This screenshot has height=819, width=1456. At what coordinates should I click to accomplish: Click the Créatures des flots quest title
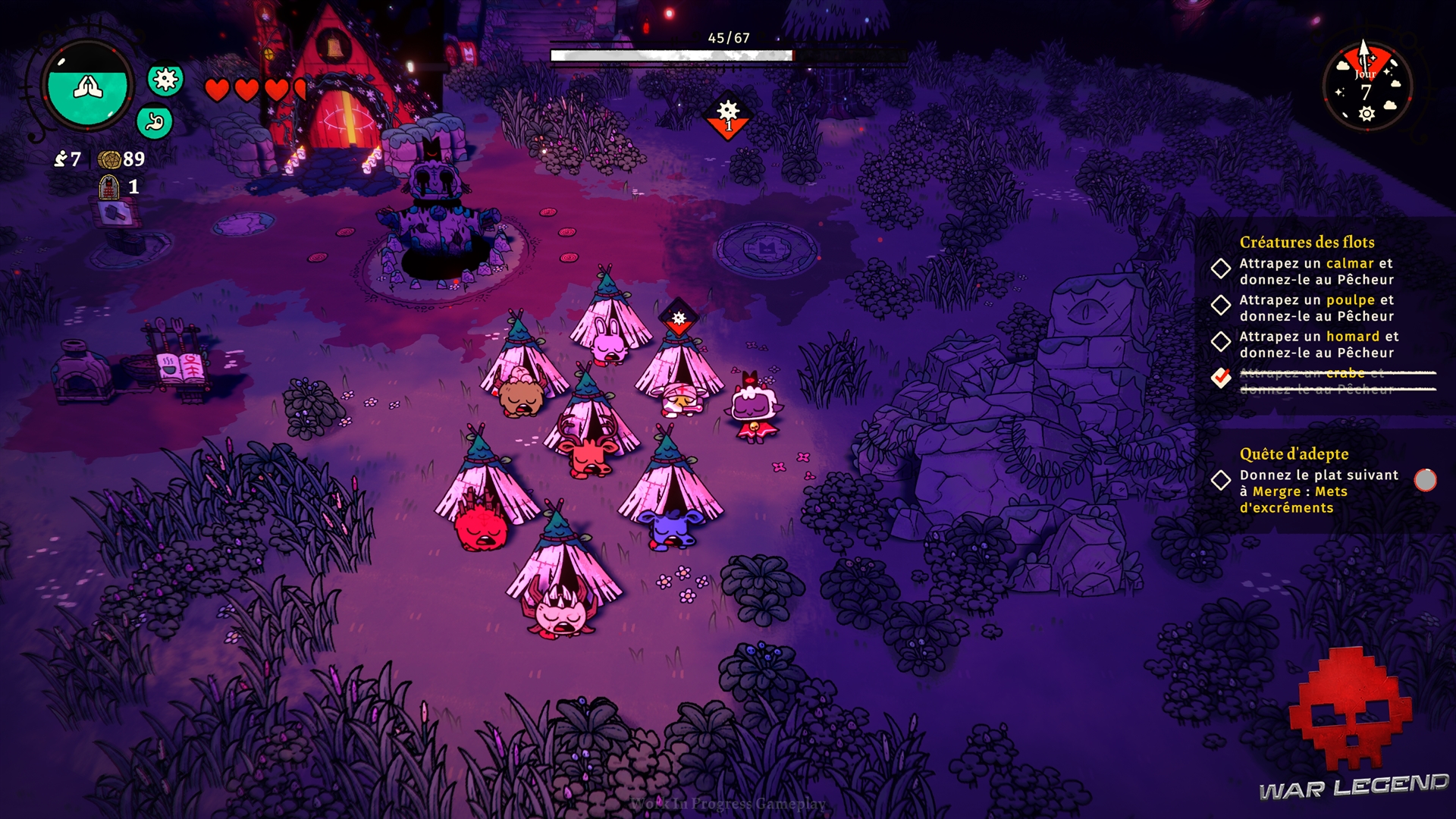click(1307, 242)
